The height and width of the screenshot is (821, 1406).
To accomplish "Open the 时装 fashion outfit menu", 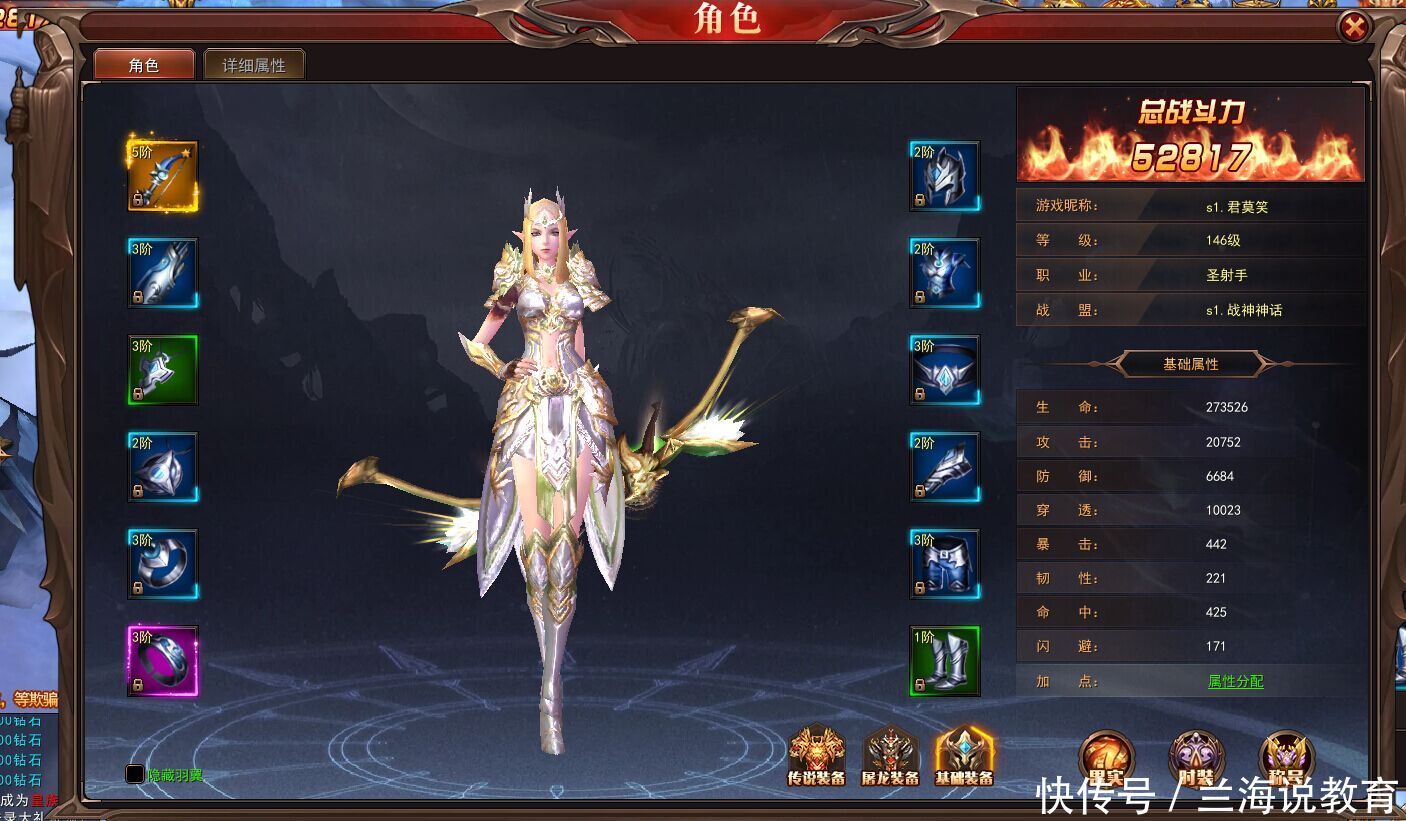I will coord(1196,758).
